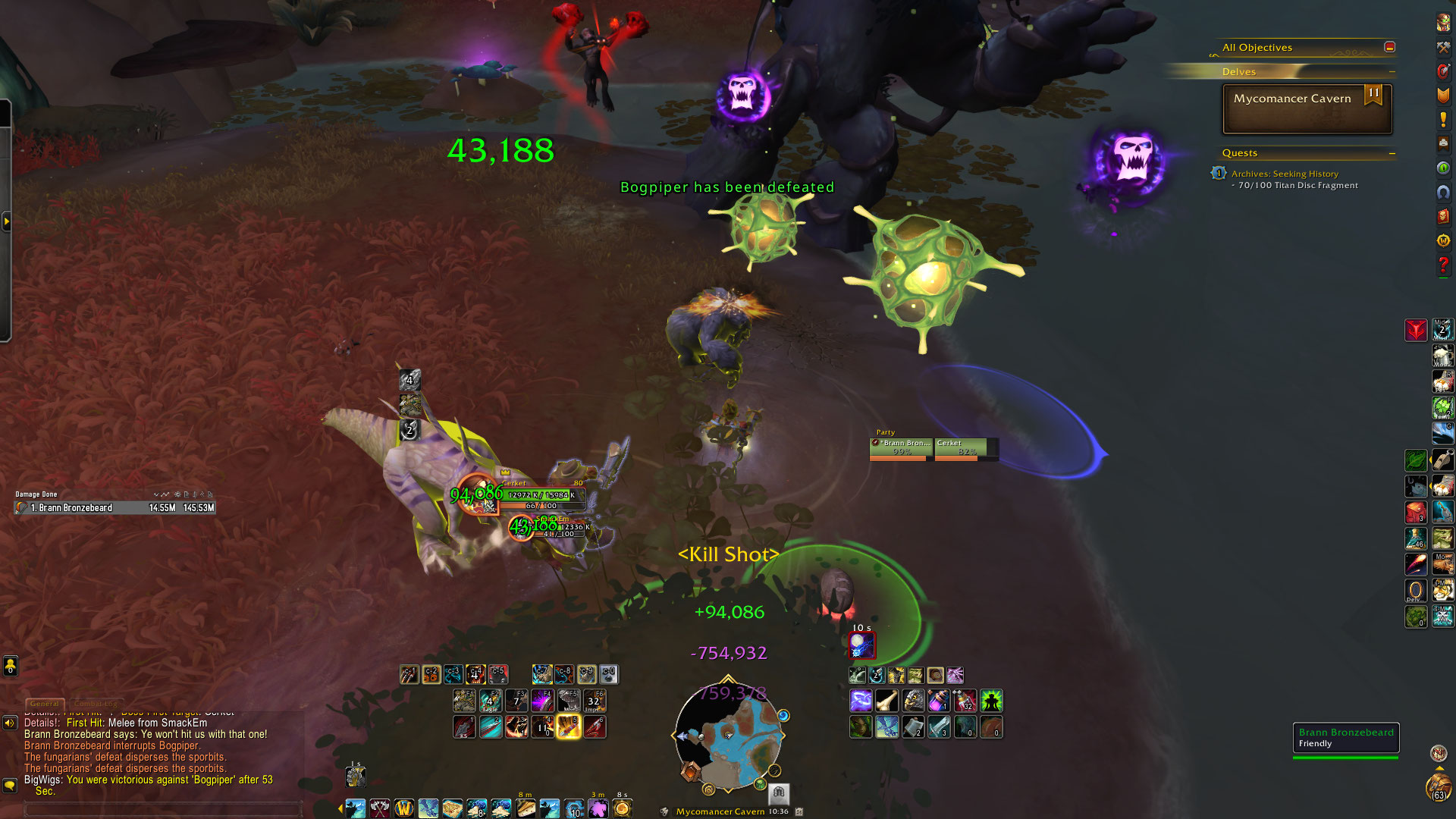The height and width of the screenshot is (819, 1456).
Task: Select Brann Bronzebeard's party frame
Action: (x=902, y=449)
